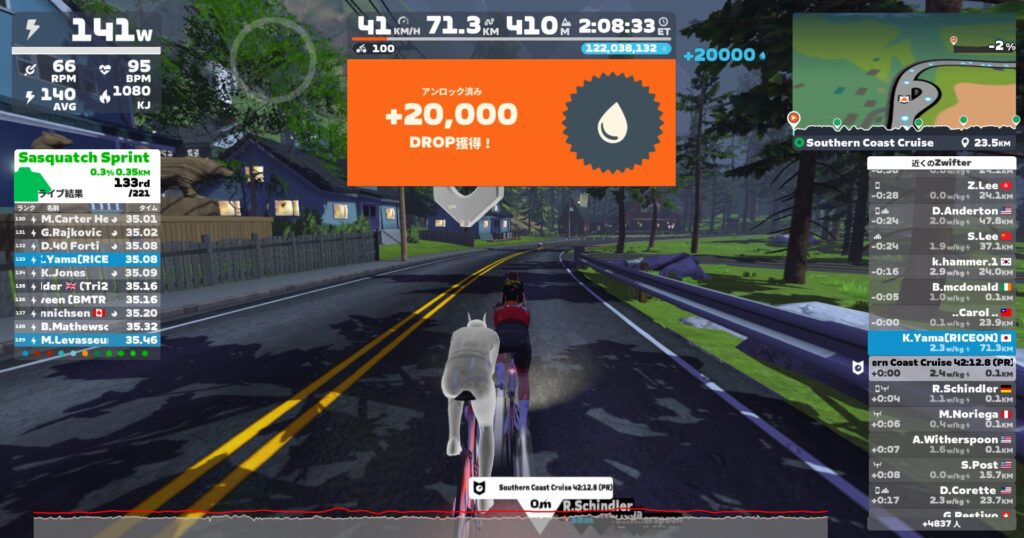This screenshot has width=1024, height=538.
Task: Choose D.Anderton from the nearby riders
Action: coord(940,216)
